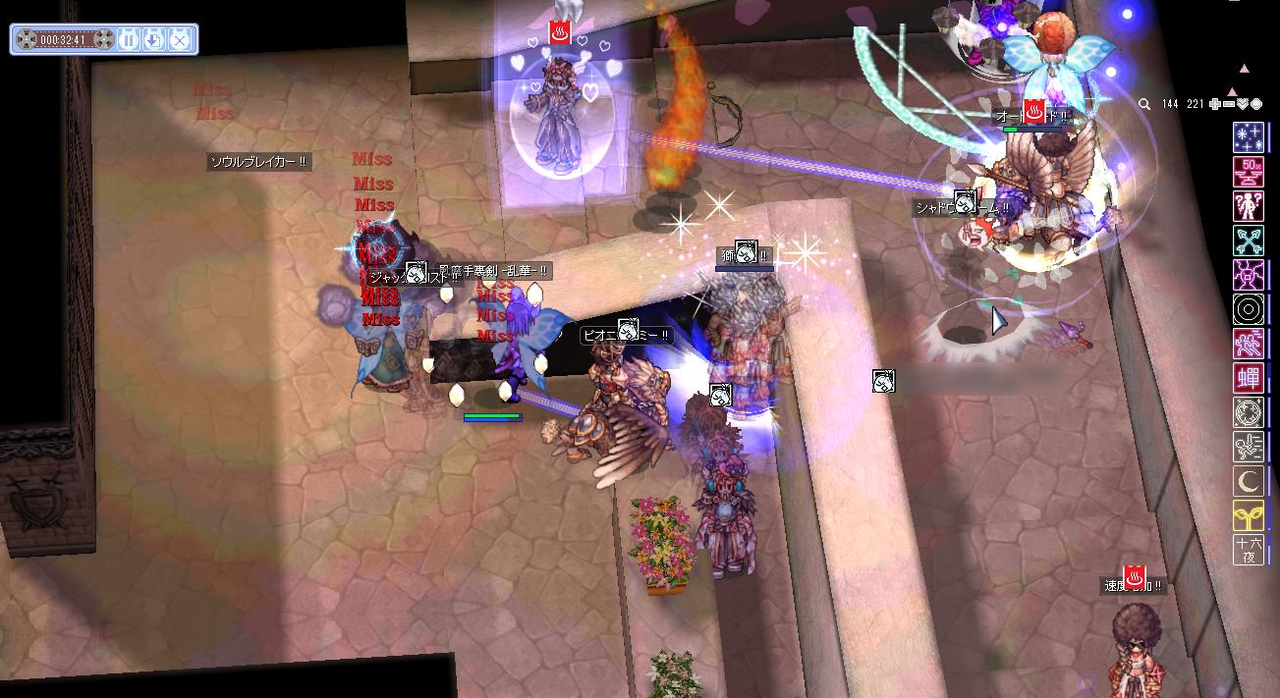Select the blue sparkling stars buff icon
The width and height of the screenshot is (1280, 698).
1248,137
